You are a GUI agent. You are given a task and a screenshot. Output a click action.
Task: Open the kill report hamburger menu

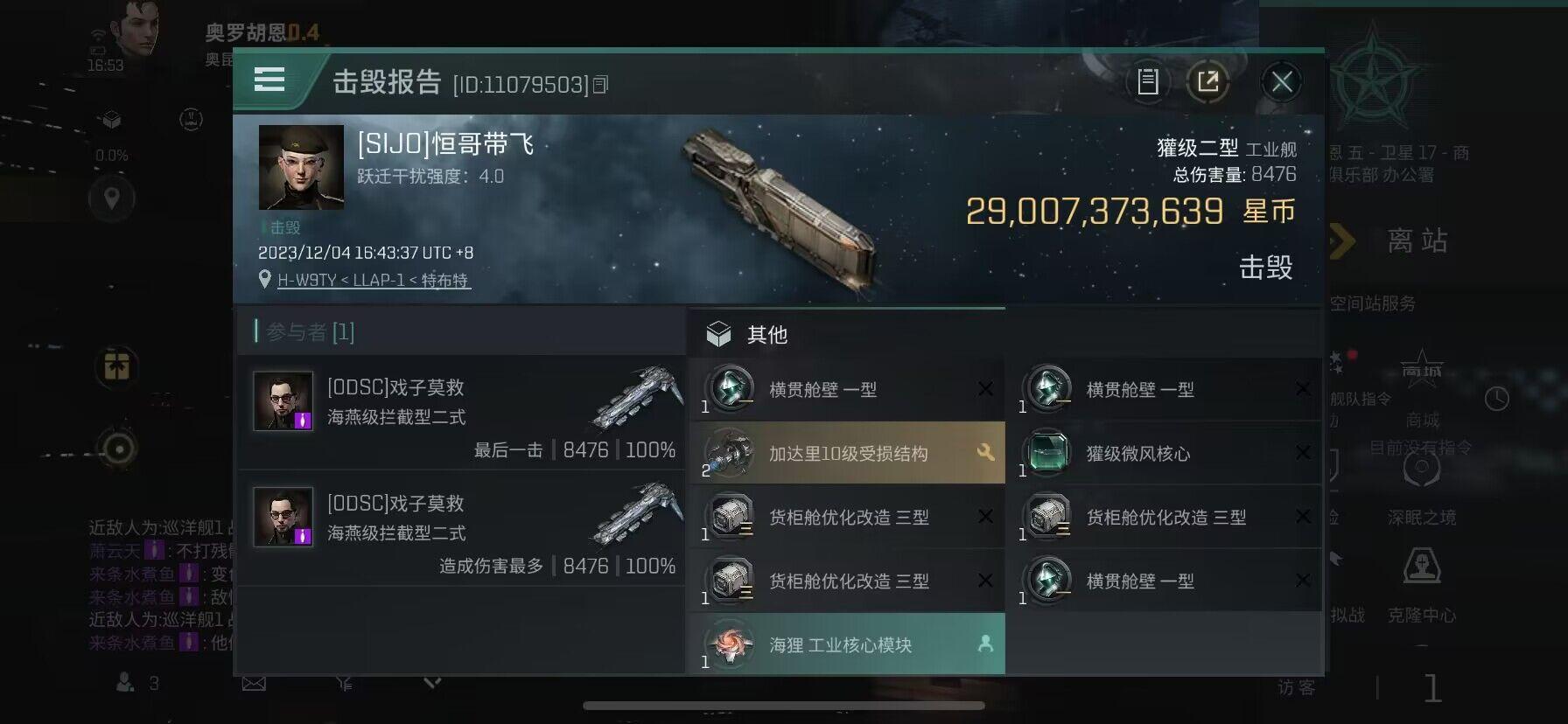point(269,80)
